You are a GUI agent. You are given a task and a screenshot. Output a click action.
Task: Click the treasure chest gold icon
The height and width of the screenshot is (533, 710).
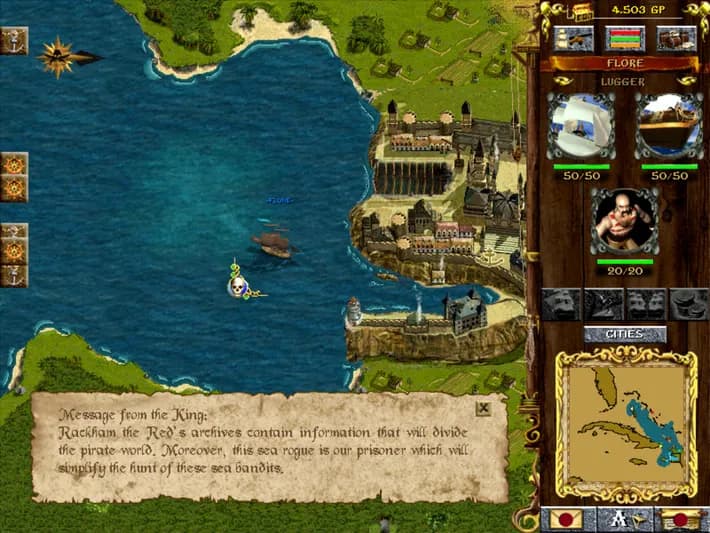pyautogui.click(x=582, y=11)
